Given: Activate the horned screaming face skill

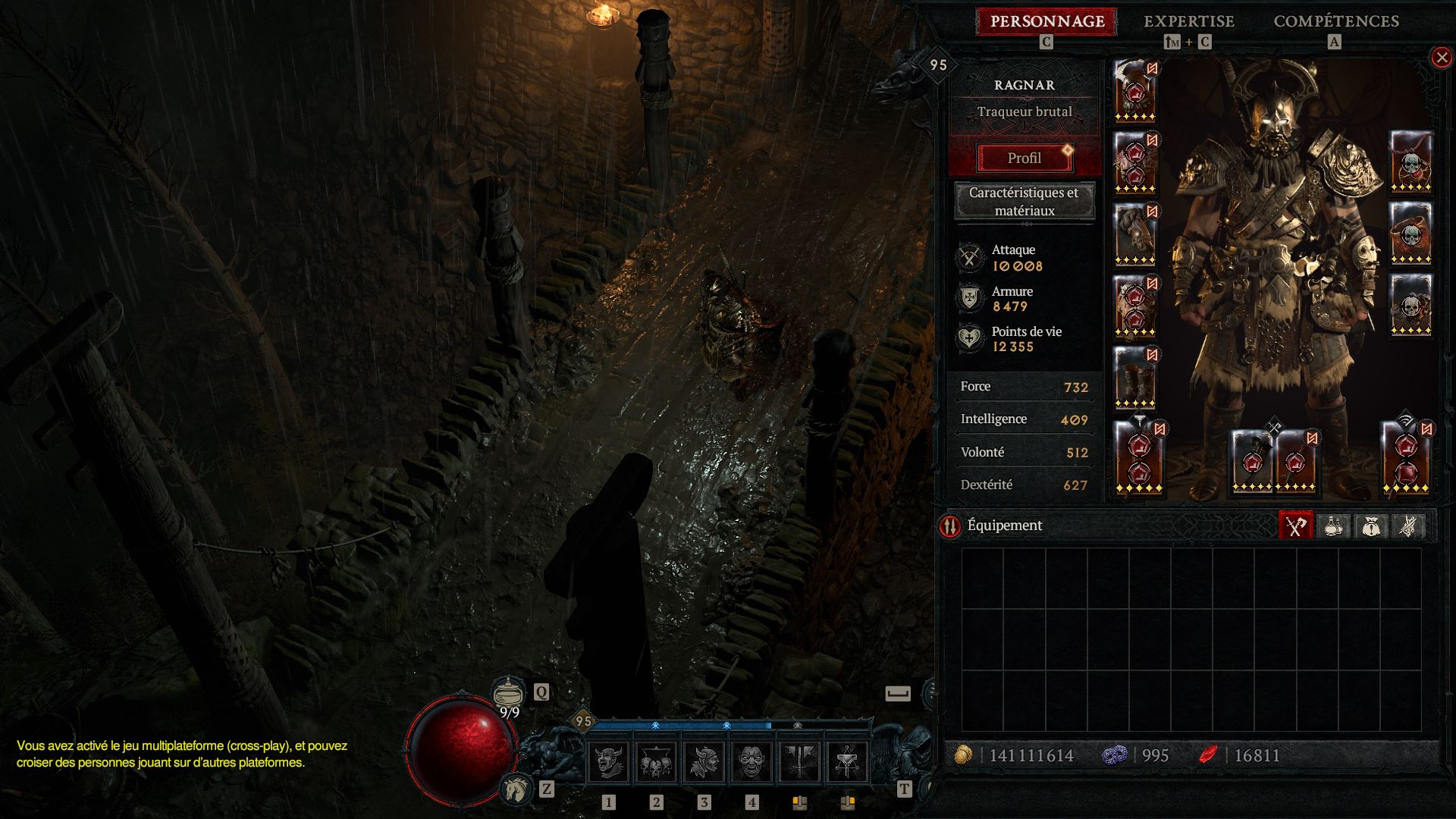Looking at the screenshot, I should coord(608,762).
